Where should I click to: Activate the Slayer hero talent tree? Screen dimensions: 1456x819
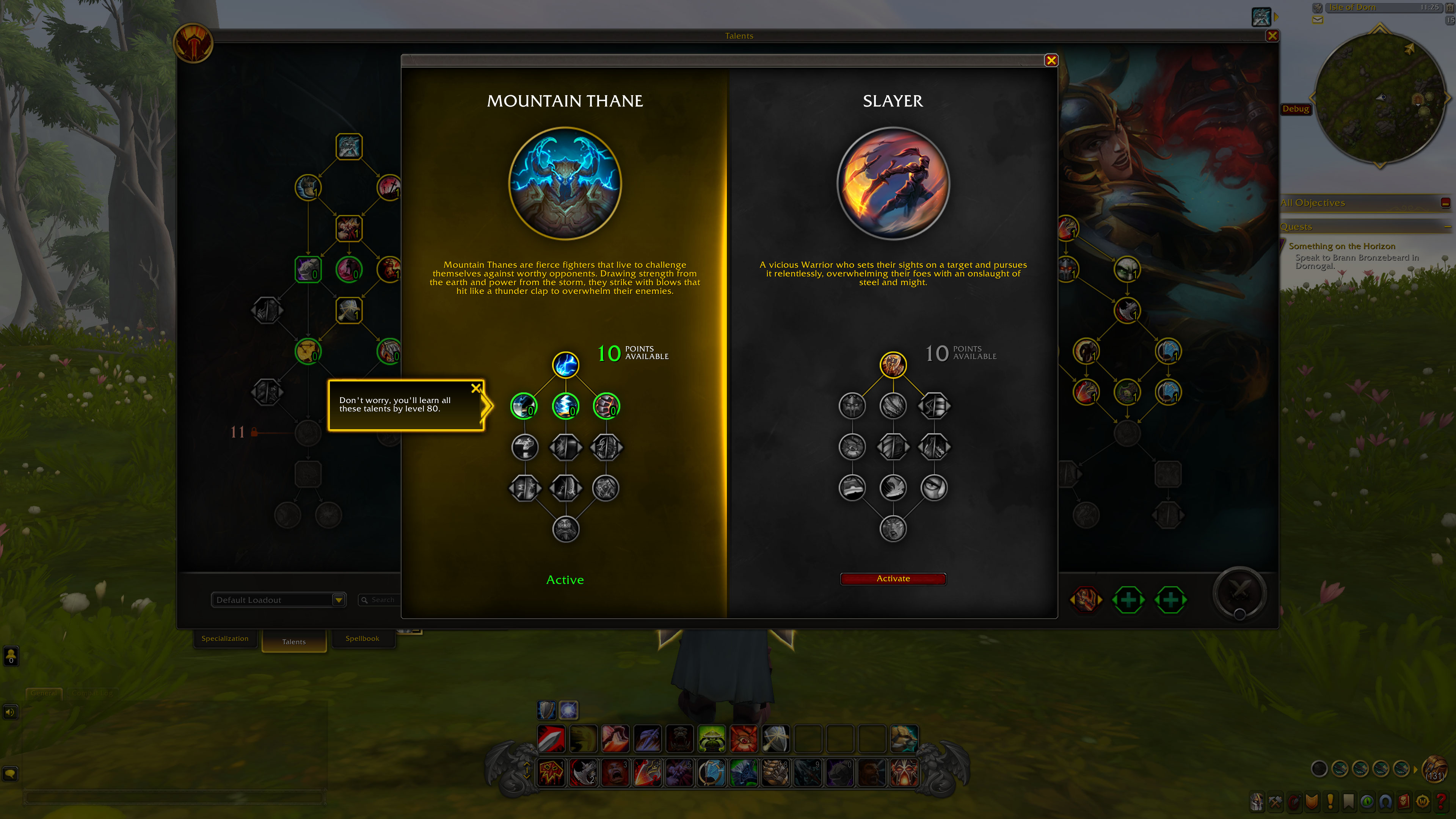[893, 578]
